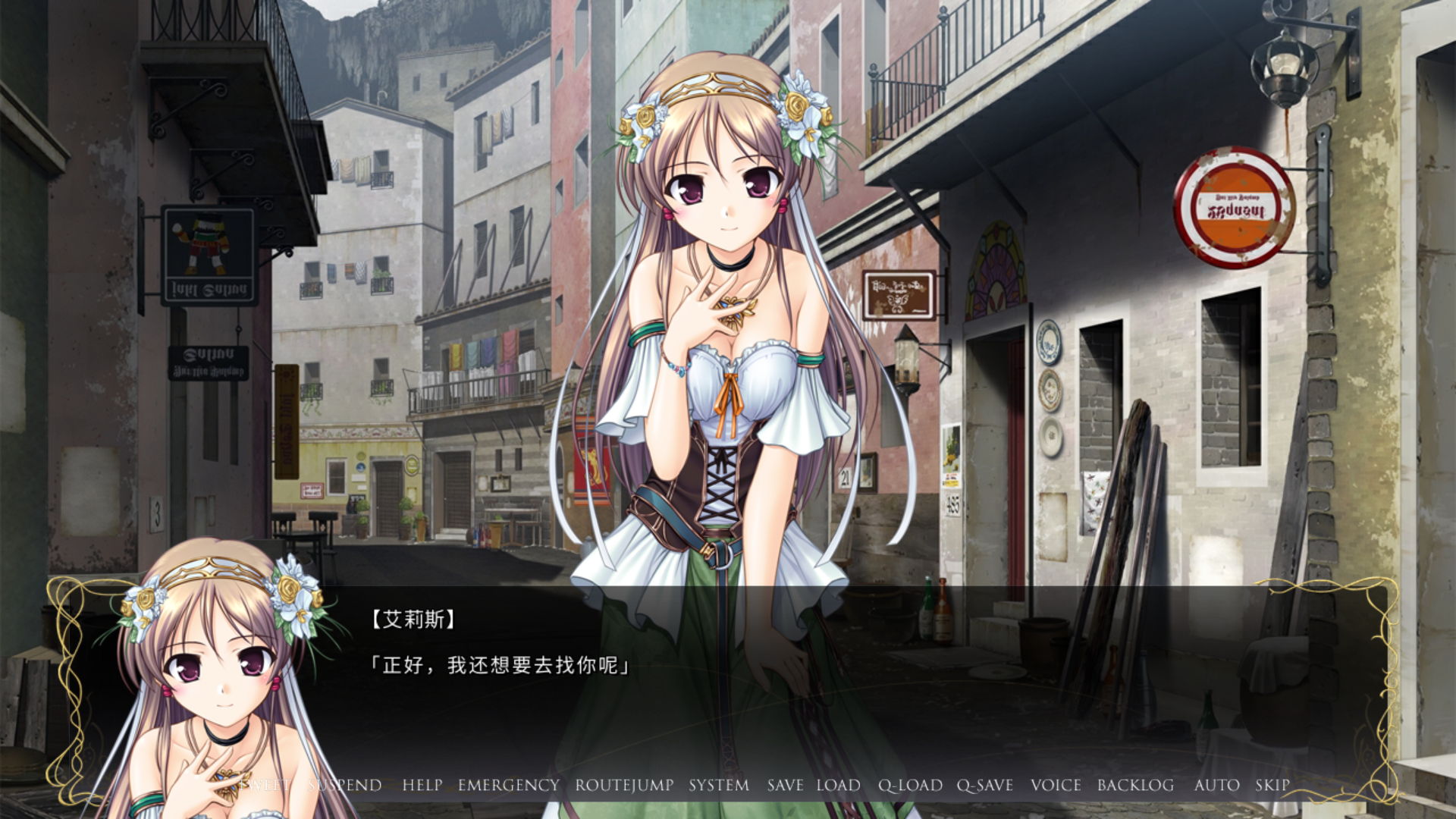The image size is (1456, 819).
Task: Activate the EMERGENCY button
Action: point(509,786)
